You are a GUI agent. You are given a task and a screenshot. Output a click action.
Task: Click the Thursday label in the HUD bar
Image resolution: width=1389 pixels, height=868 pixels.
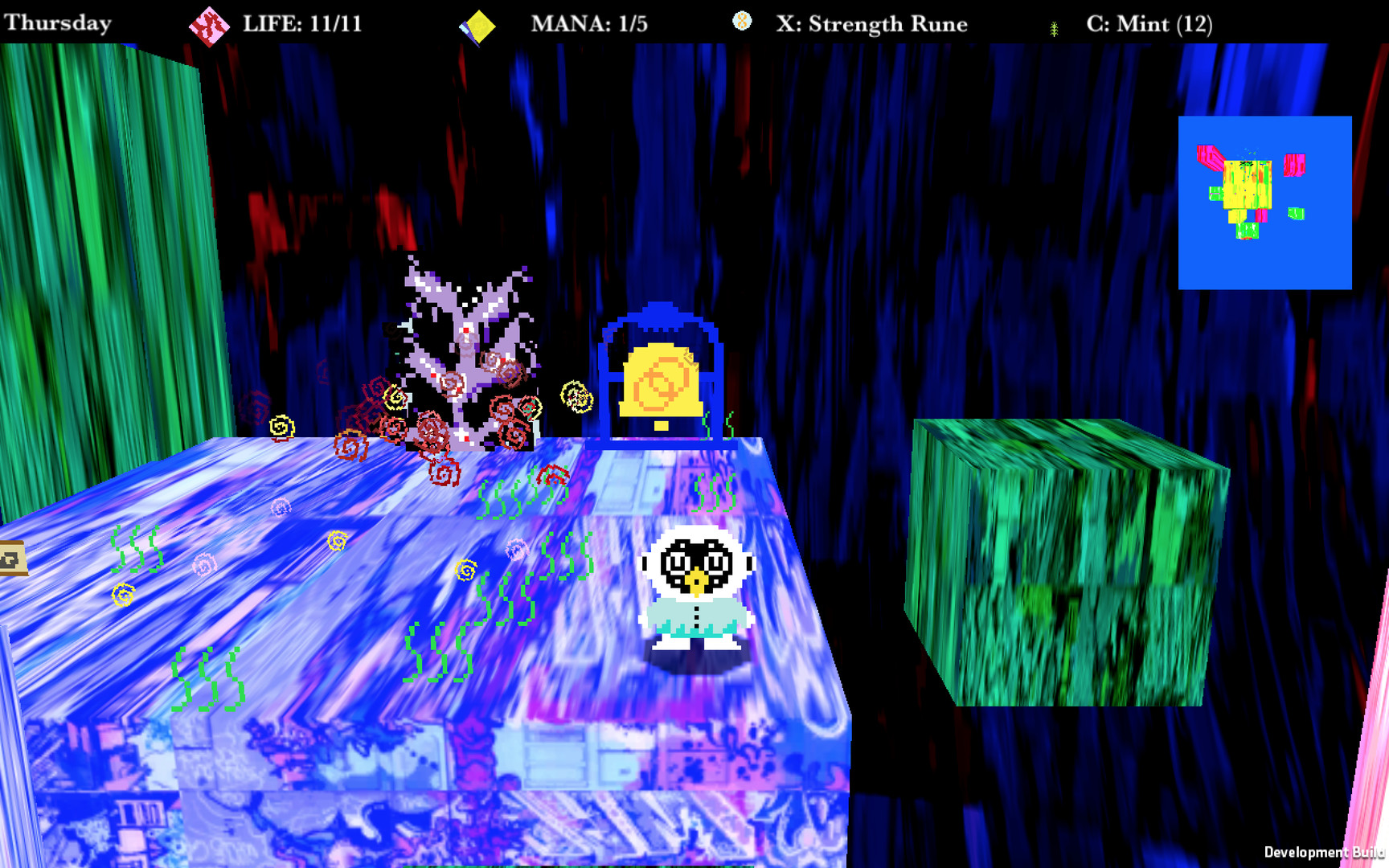coord(56,22)
